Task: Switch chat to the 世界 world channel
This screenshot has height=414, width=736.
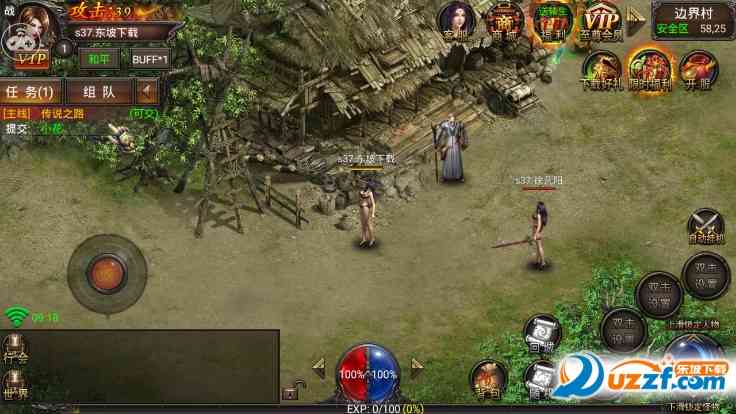Action: pyautogui.click(x=15, y=382)
